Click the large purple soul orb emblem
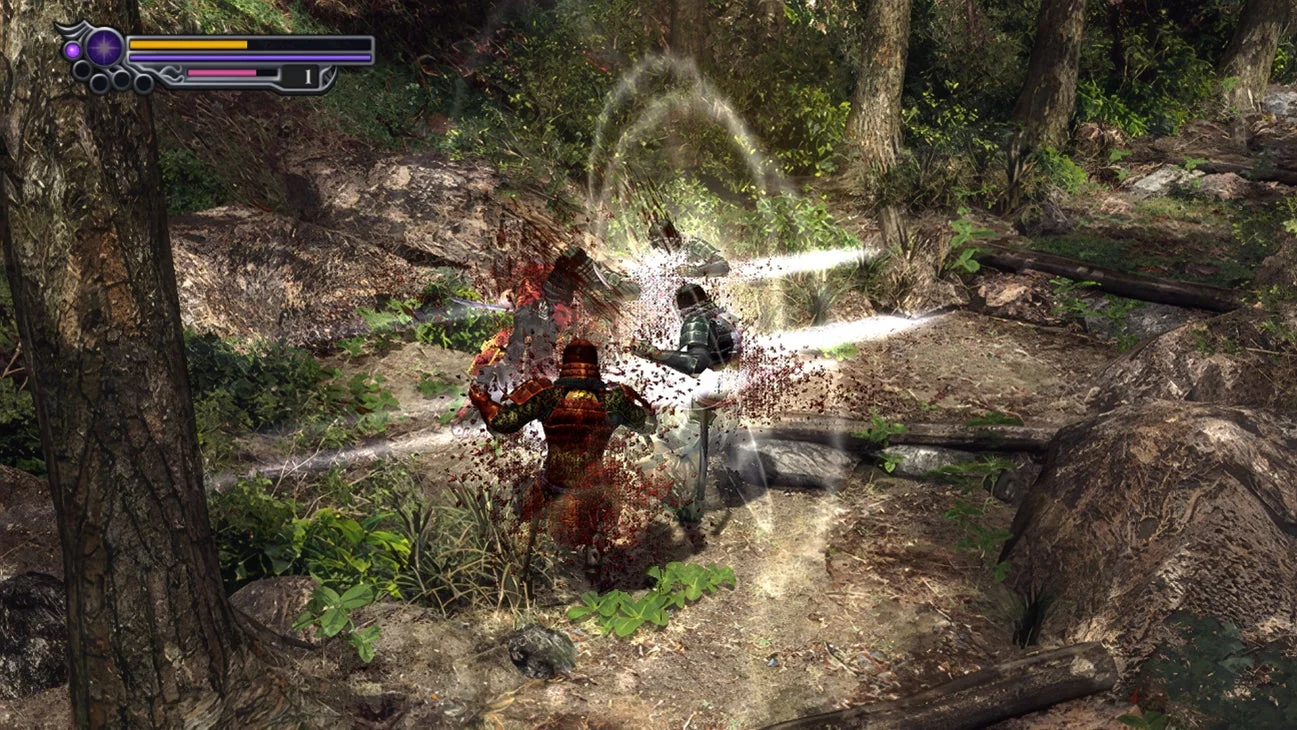The image size is (1297, 730). (x=104, y=46)
